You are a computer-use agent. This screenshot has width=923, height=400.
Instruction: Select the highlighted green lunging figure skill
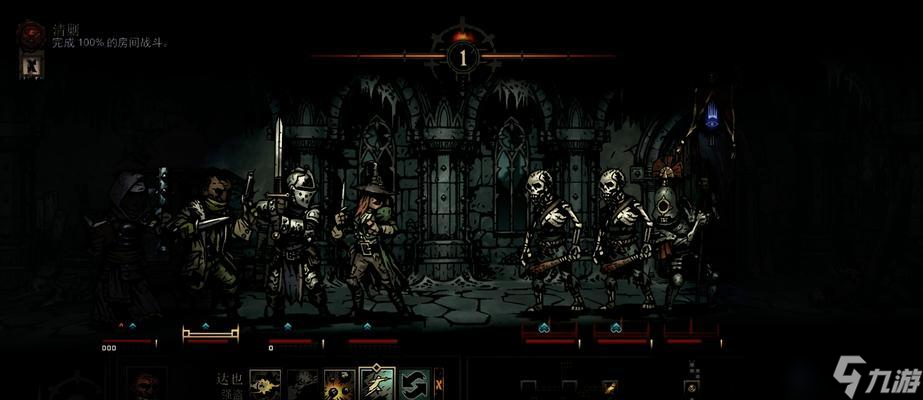tap(377, 384)
